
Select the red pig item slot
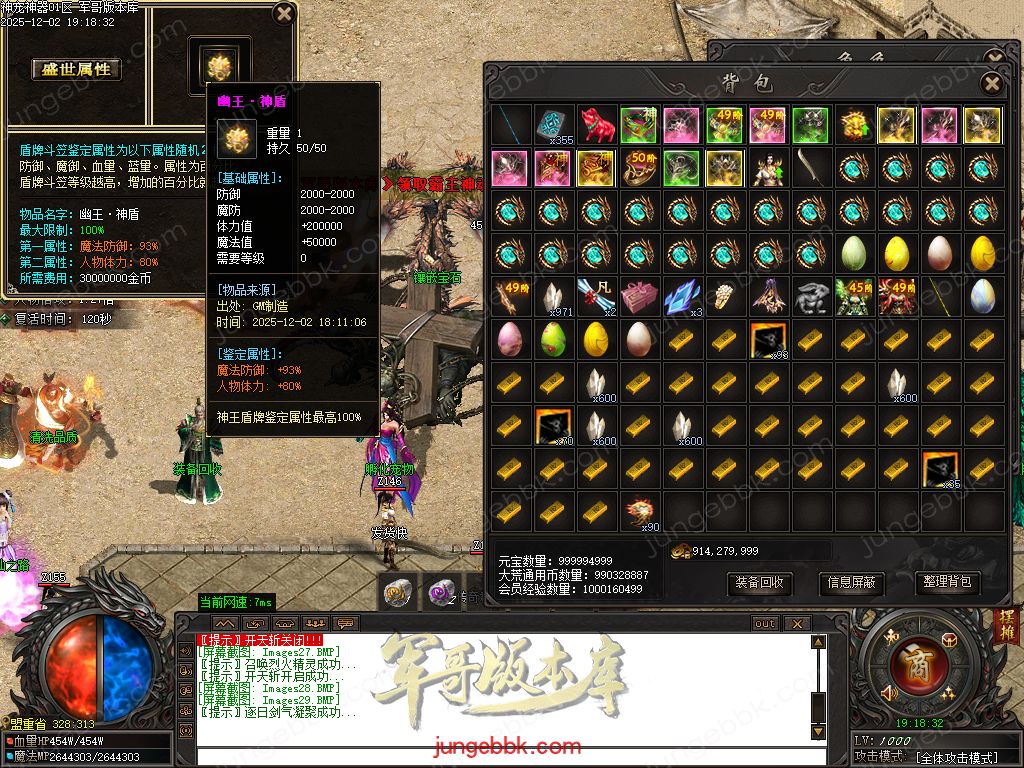pos(596,126)
